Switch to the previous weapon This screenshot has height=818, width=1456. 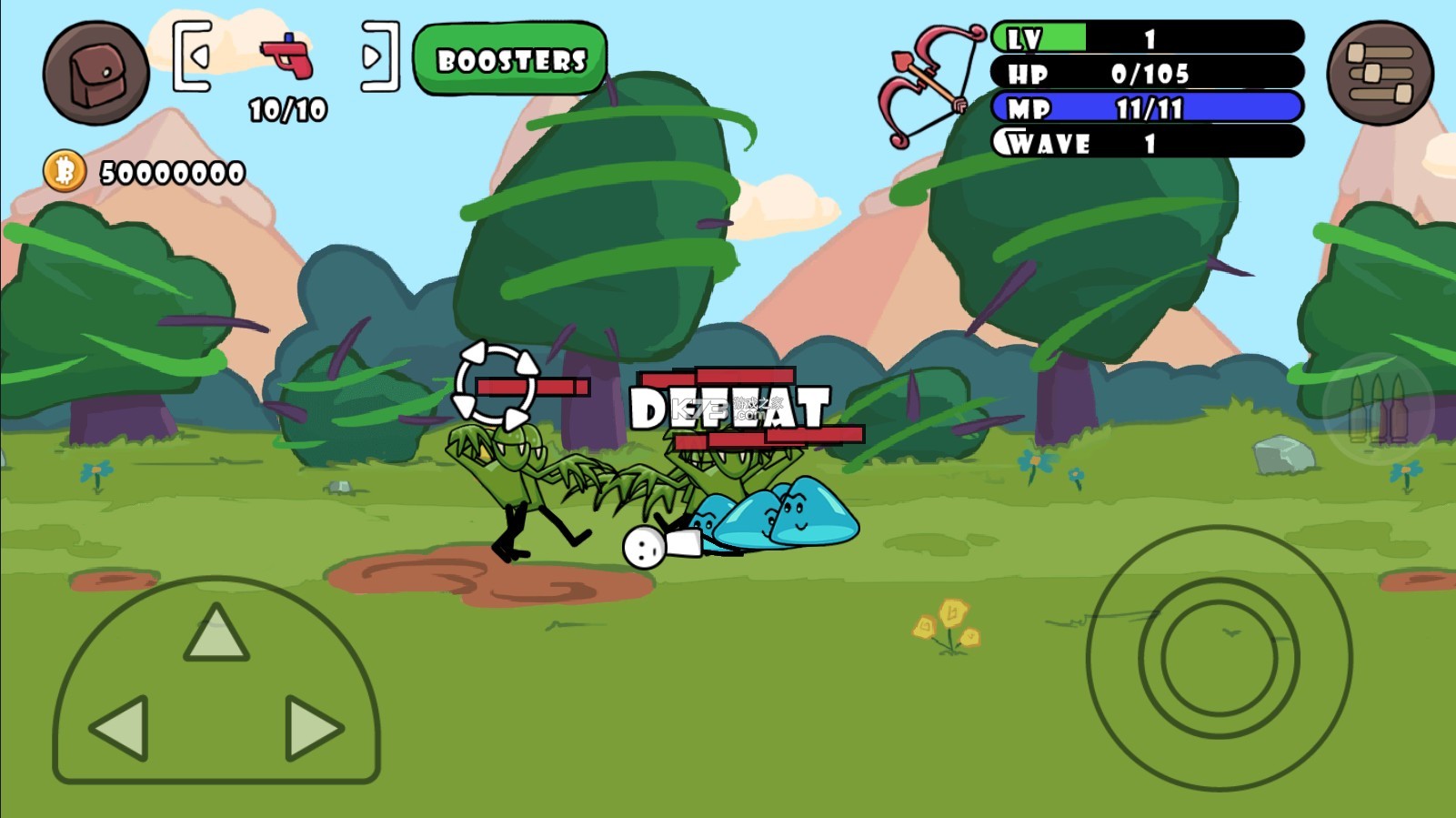click(194, 56)
